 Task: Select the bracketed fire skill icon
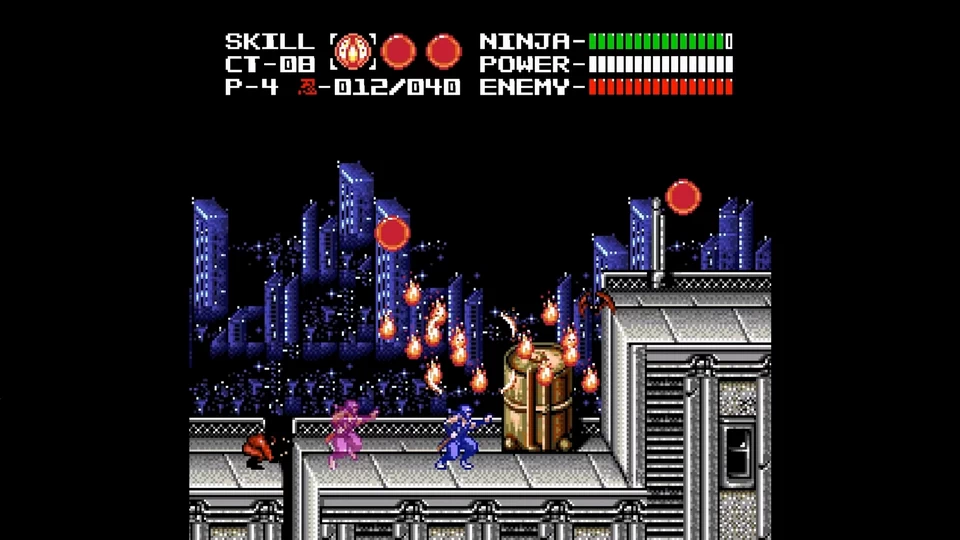(353, 51)
